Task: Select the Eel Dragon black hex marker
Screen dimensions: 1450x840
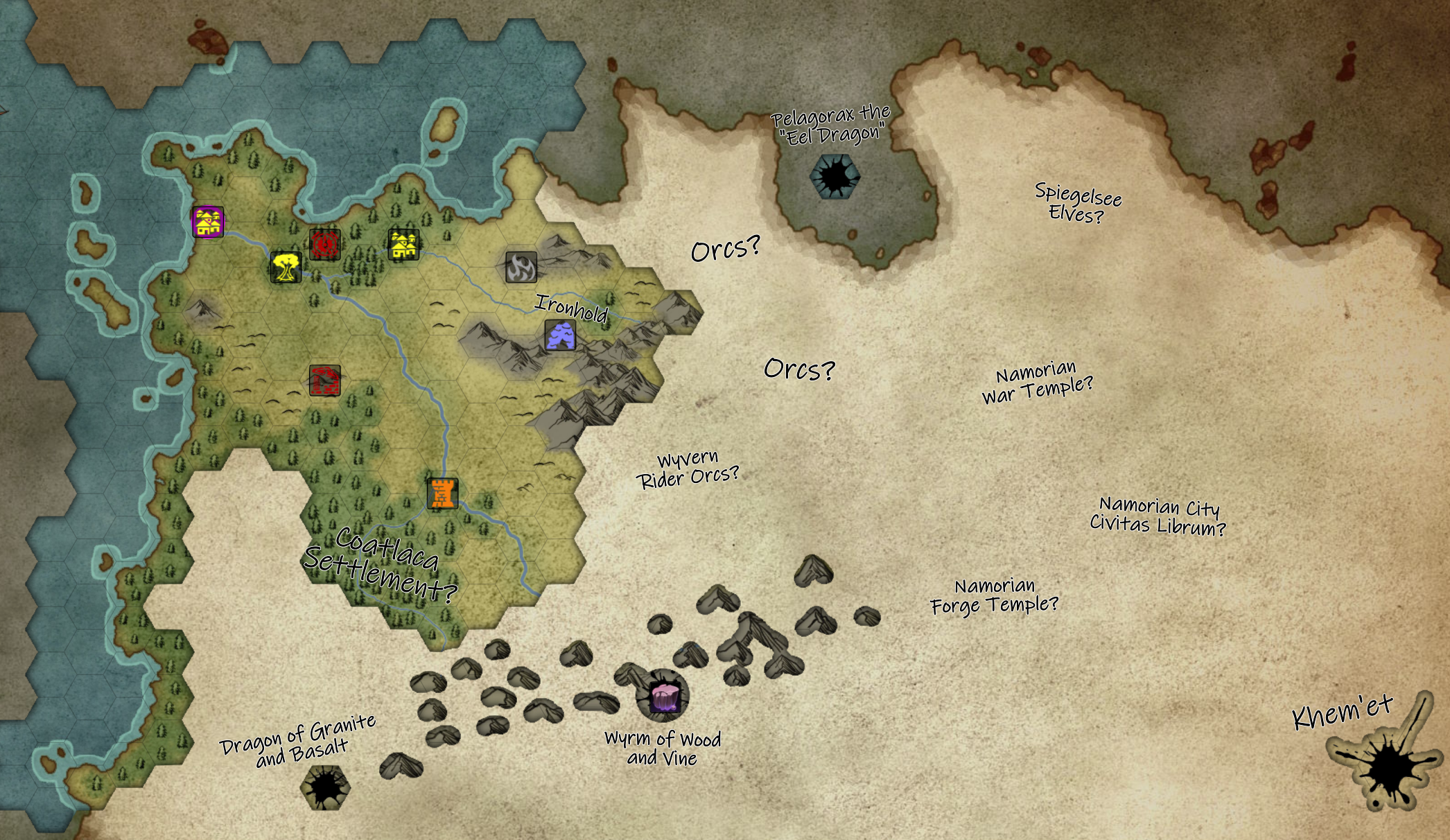Action: [835, 176]
